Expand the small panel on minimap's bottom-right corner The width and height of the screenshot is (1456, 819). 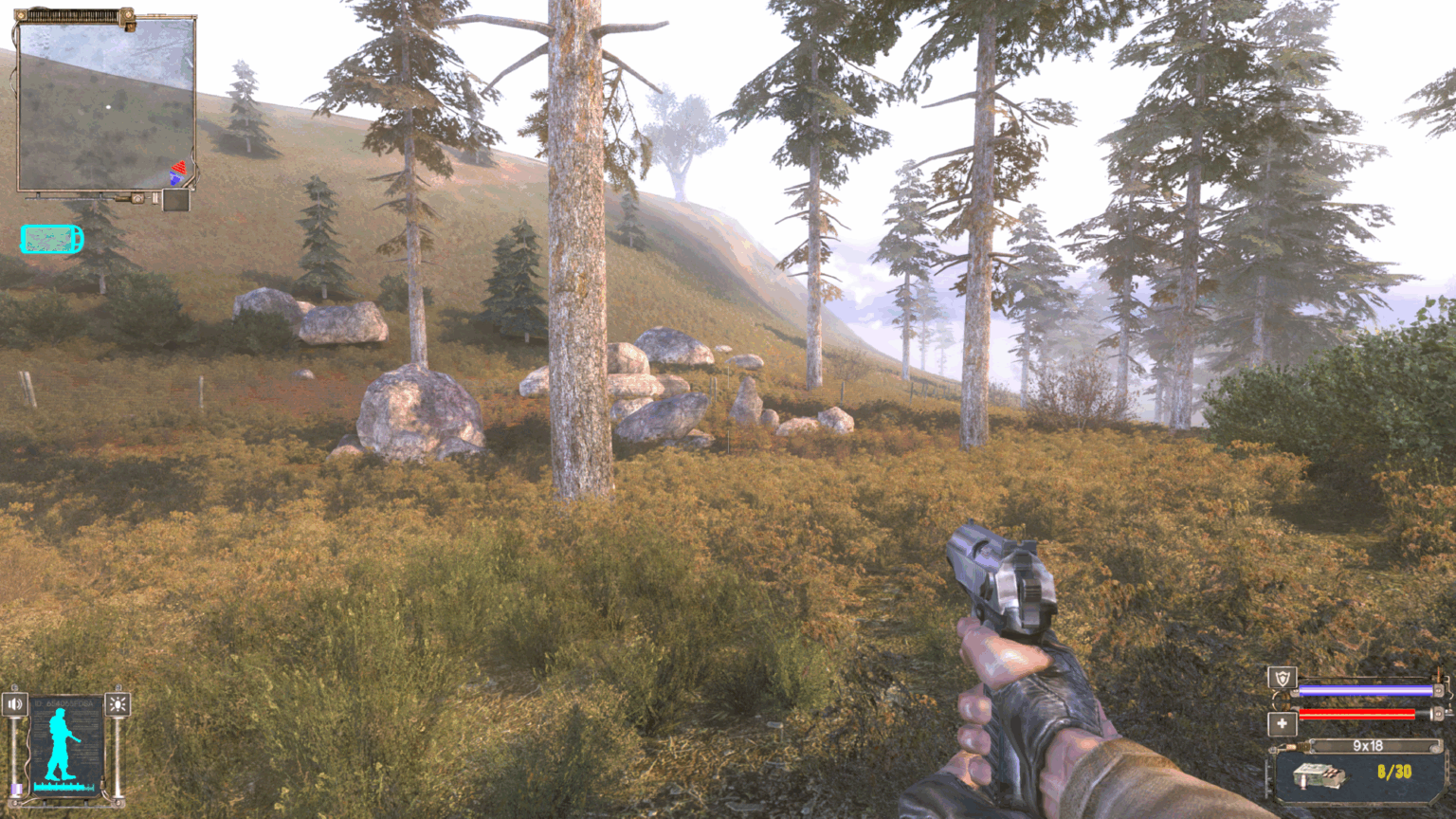(x=176, y=201)
